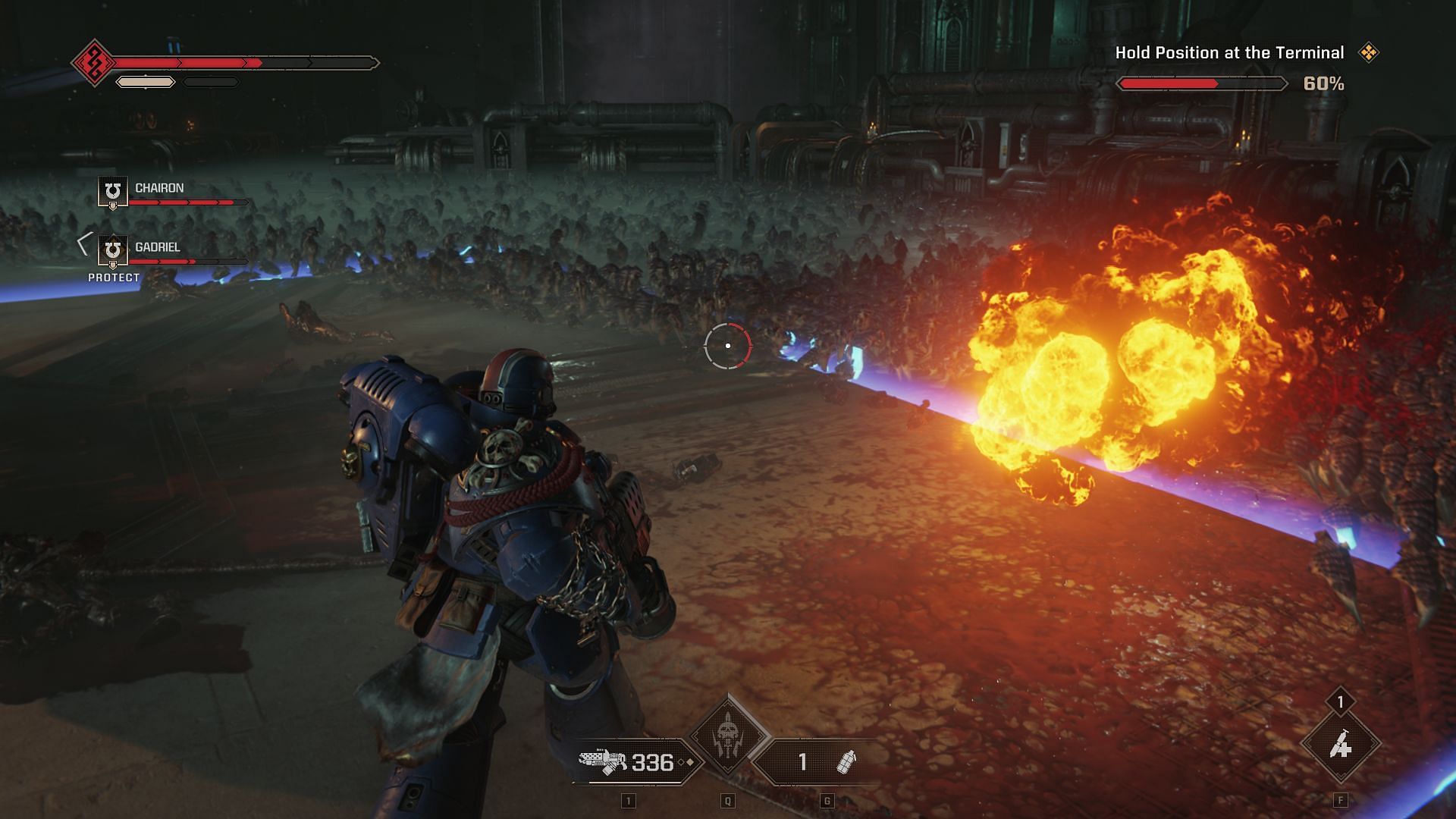Click Chairon's squad portrait
The image size is (1456, 819).
[x=113, y=190]
